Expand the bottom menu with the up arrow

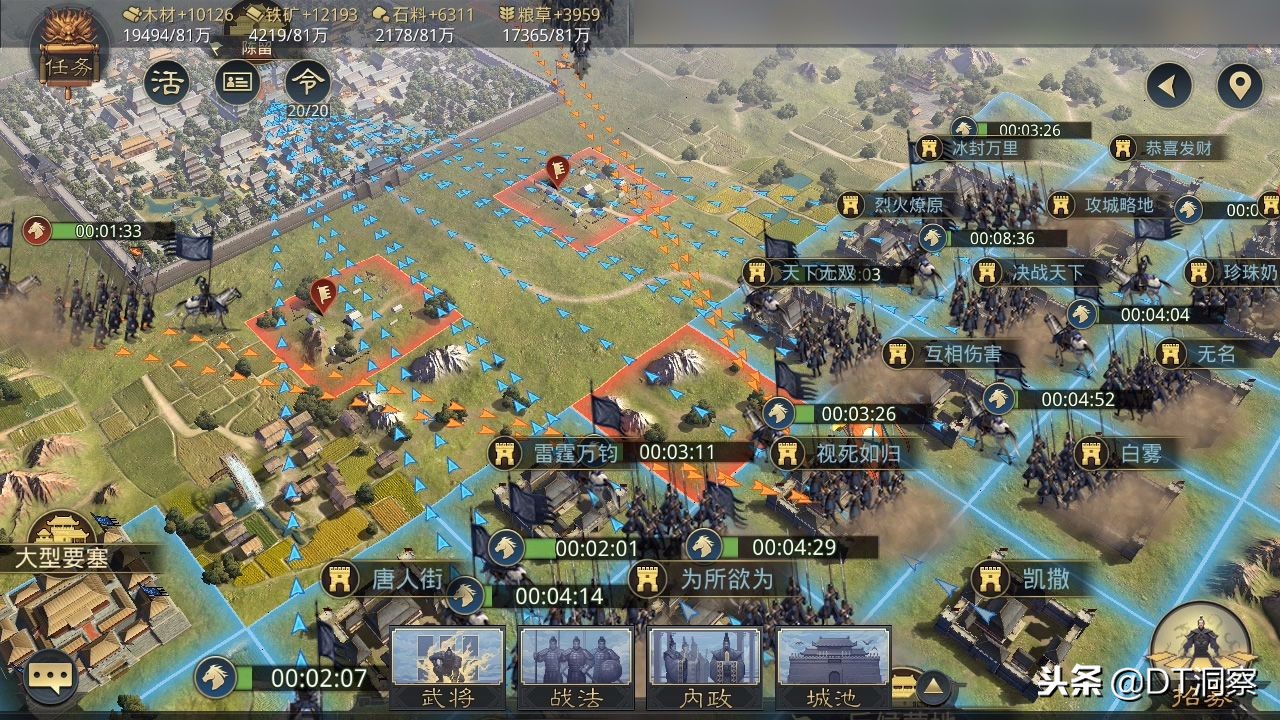tap(932, 686)
